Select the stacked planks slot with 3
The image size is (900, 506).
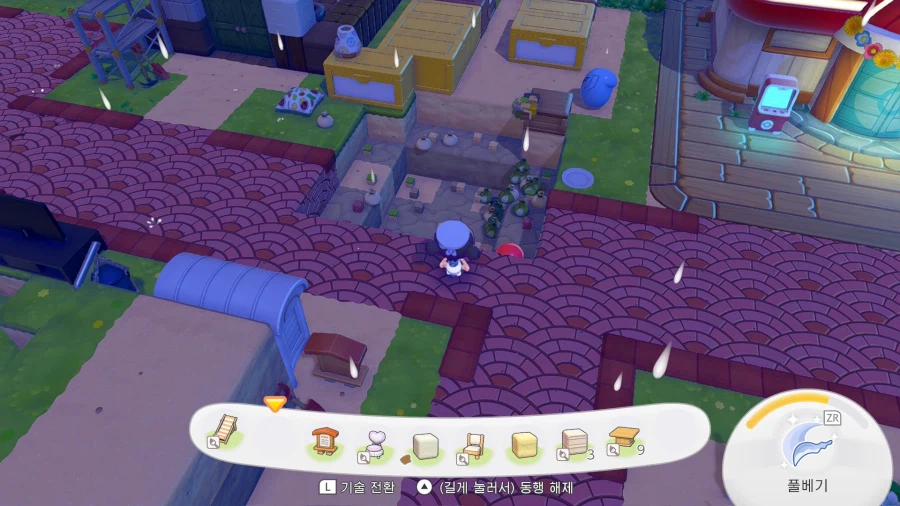pos(573,443)
